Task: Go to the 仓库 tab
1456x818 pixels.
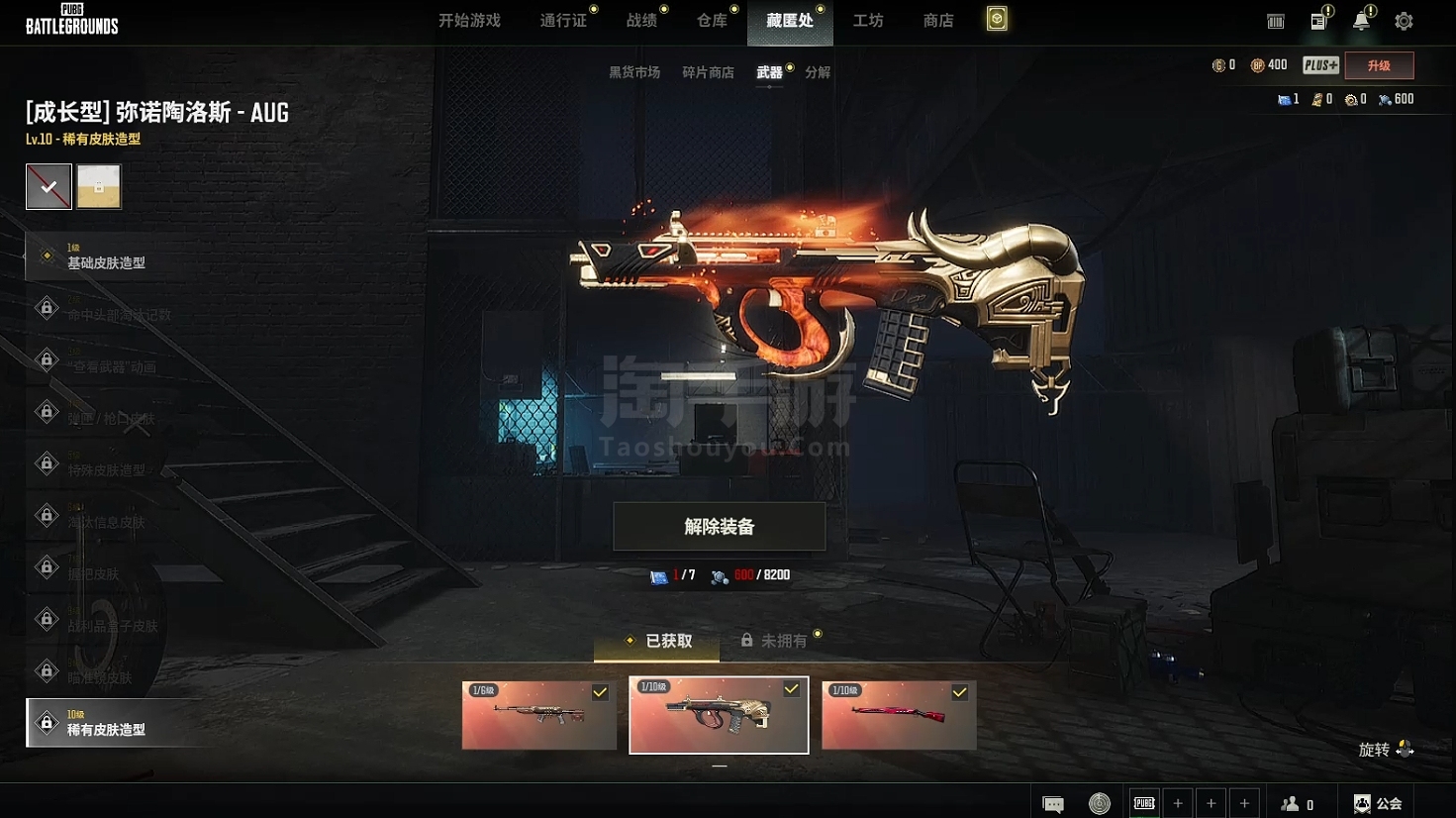Action: 712,21
